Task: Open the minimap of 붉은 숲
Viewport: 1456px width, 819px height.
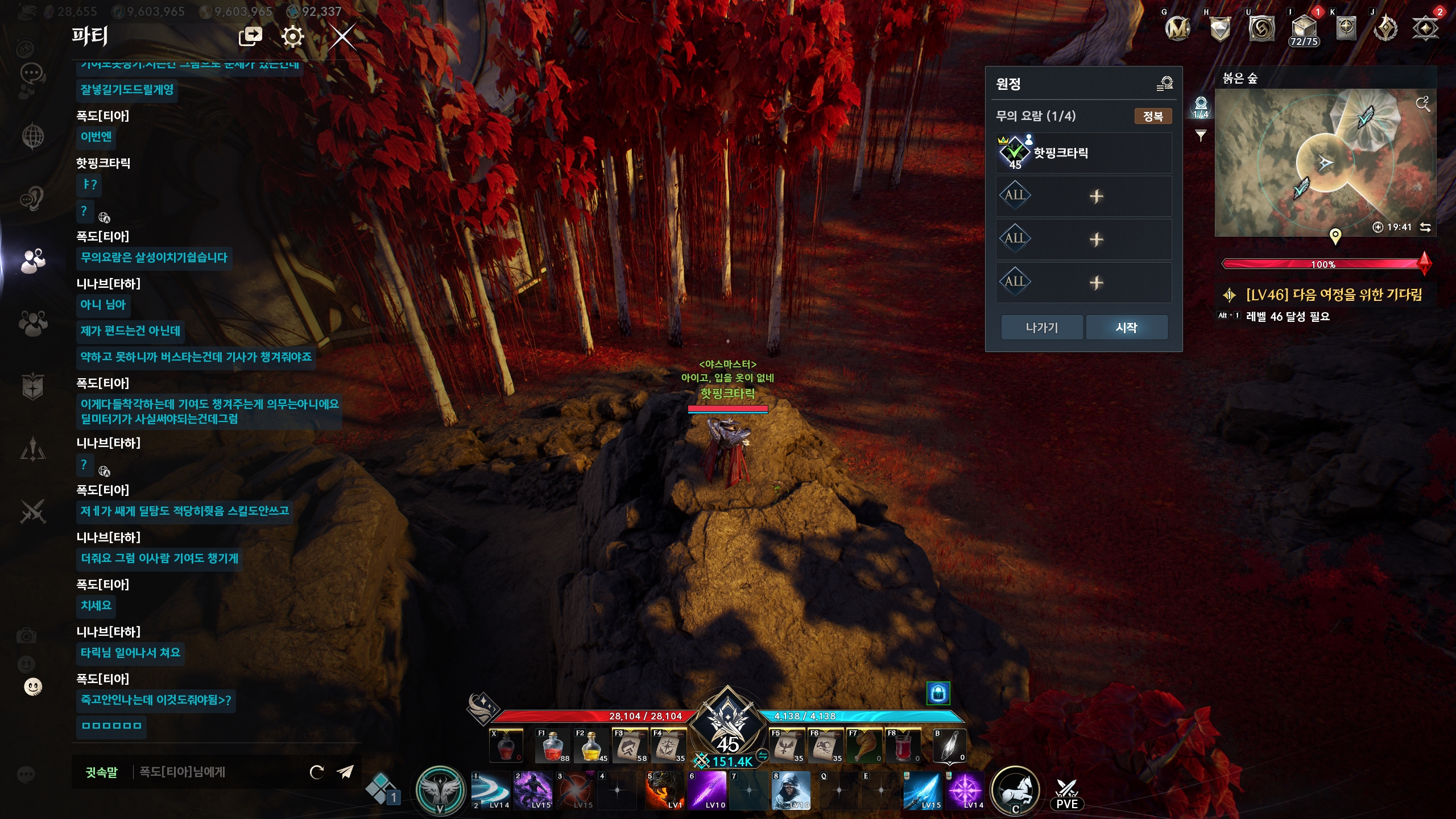Action: 1325,163
